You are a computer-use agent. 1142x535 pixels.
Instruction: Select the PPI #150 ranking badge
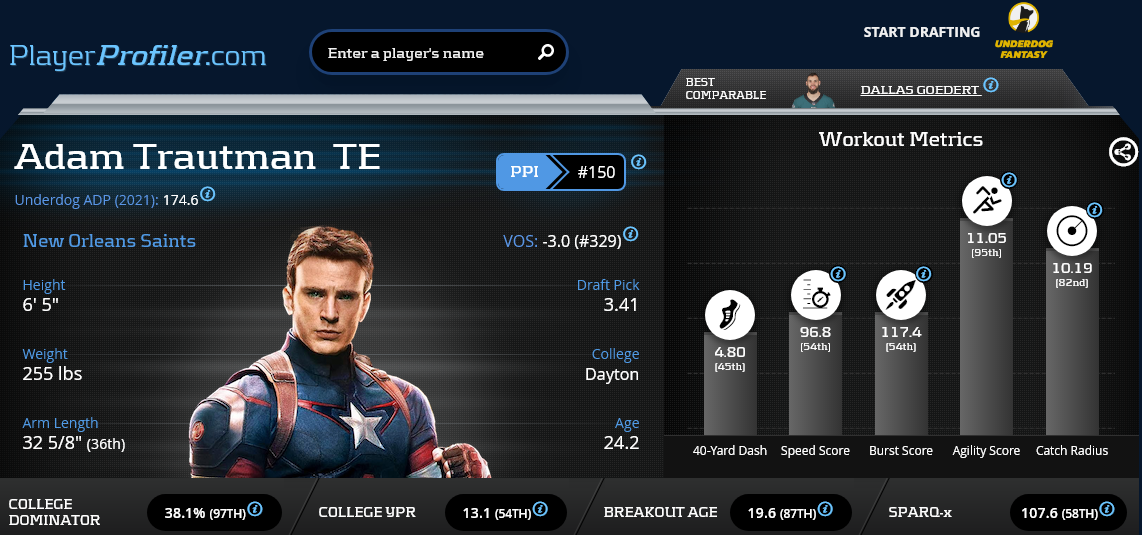[561, 172]
